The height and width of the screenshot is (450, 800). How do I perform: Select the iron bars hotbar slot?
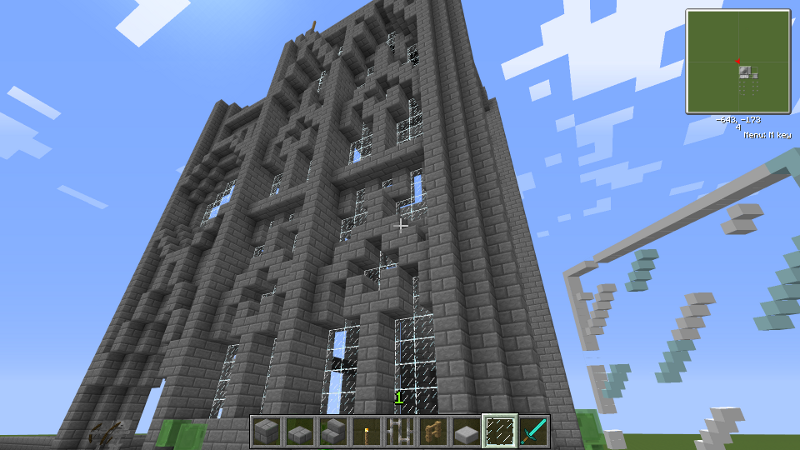399,432
